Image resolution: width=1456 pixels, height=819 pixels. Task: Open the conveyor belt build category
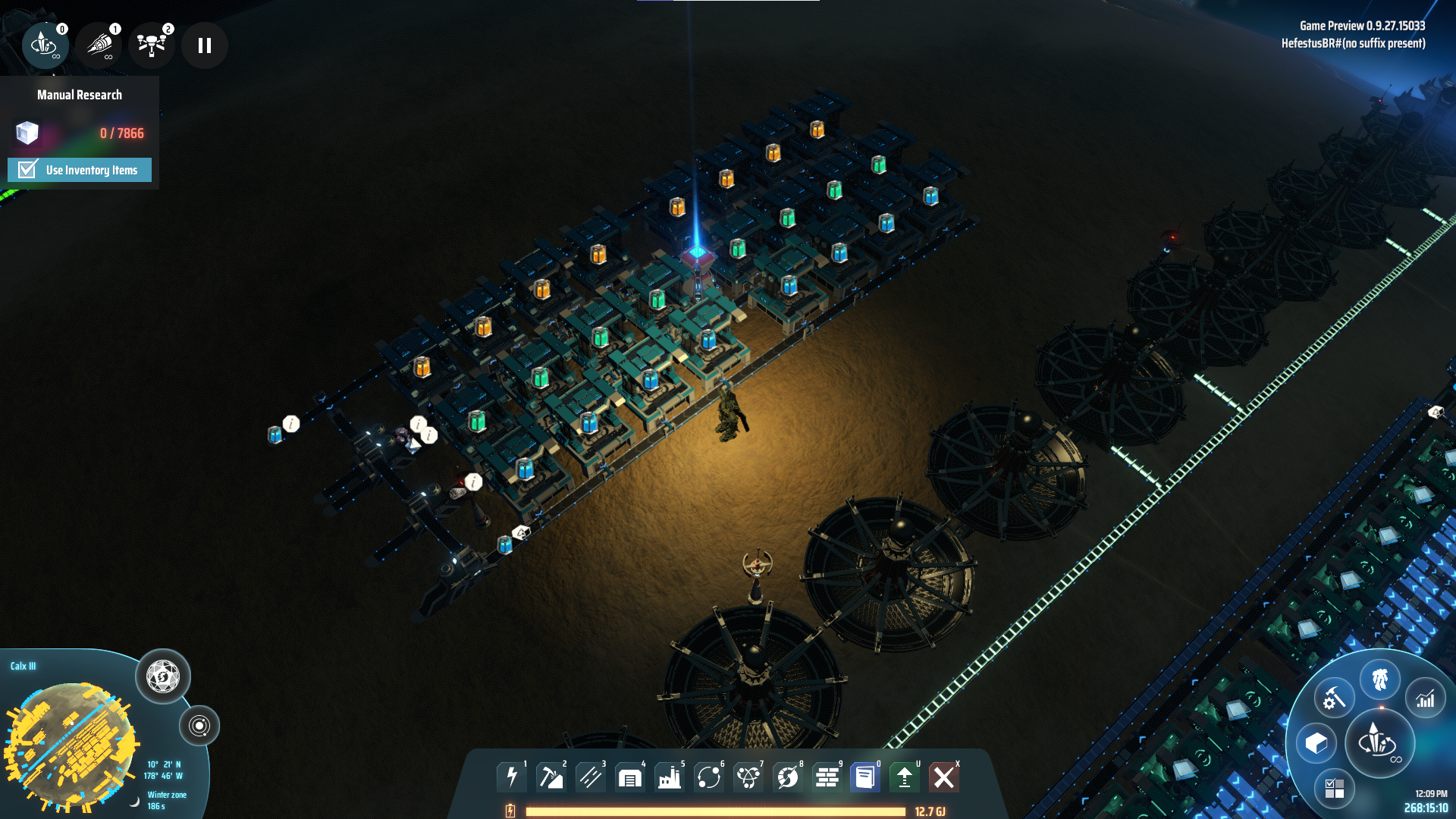pyautogui.click(x=591, y=777)
